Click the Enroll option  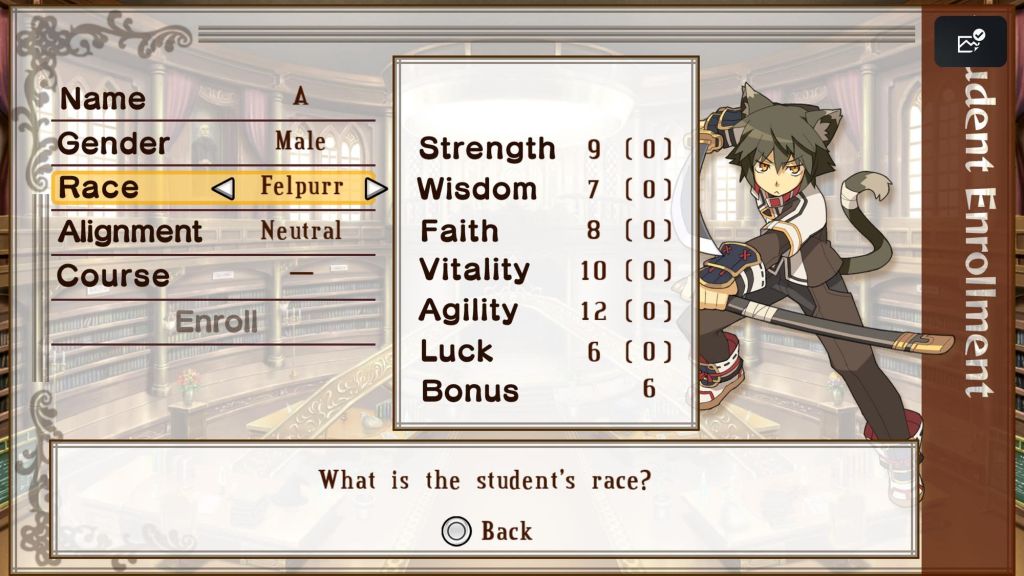[x=216, y=322]
